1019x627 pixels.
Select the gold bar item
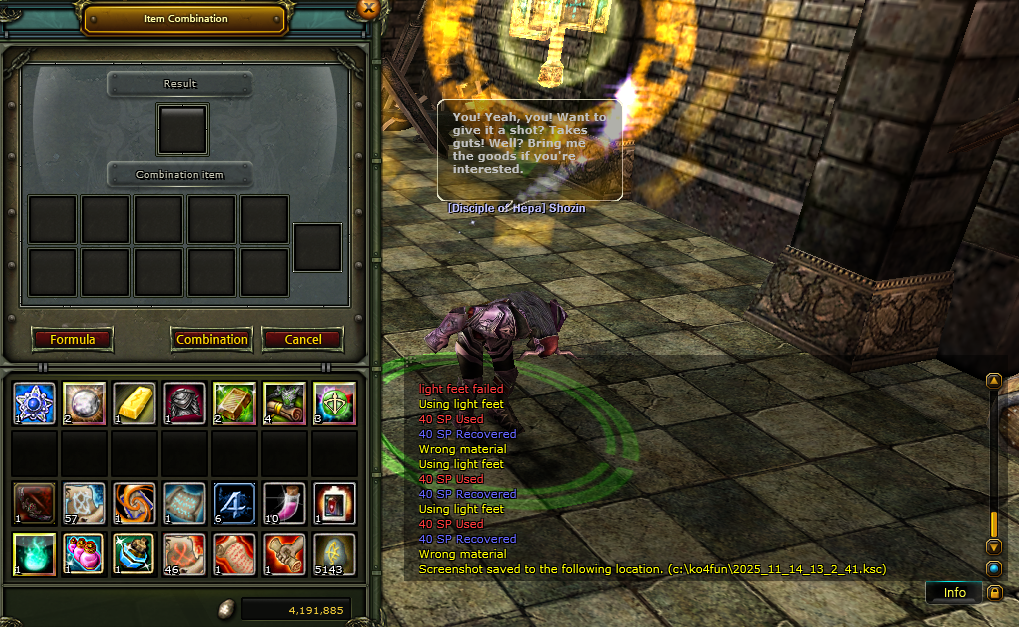click(x=134, y=403)
